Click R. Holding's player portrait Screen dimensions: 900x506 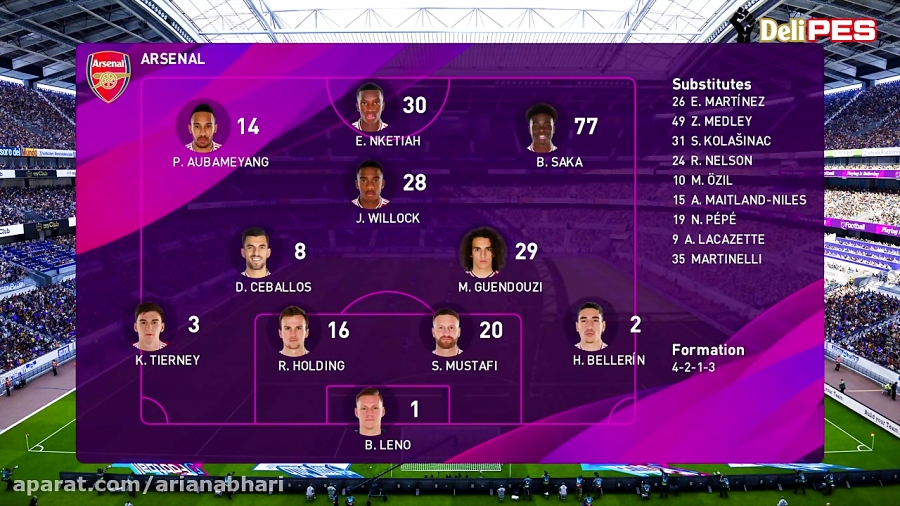294,332
